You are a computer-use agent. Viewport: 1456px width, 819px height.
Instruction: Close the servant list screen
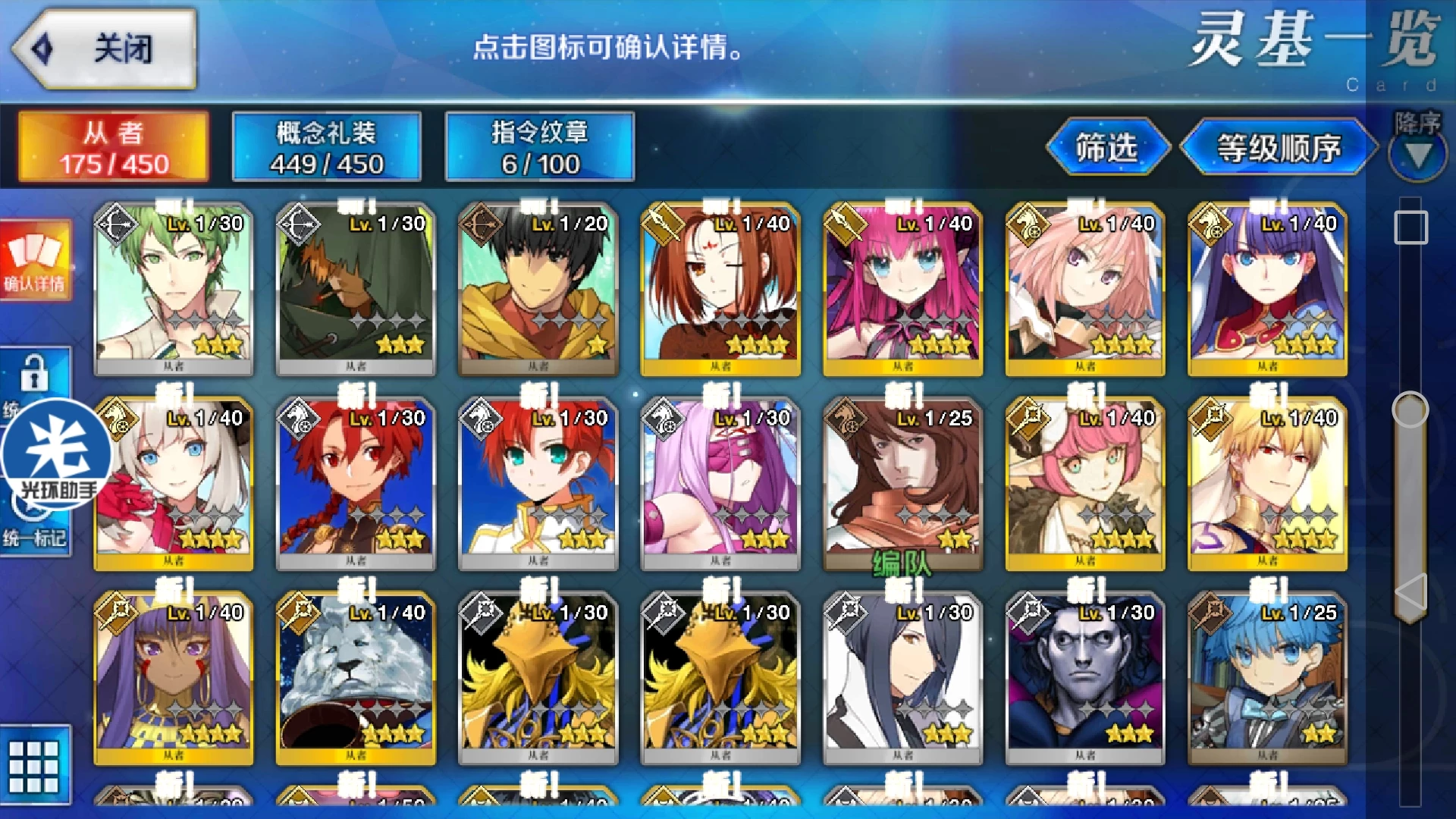[x=105, y=49]
